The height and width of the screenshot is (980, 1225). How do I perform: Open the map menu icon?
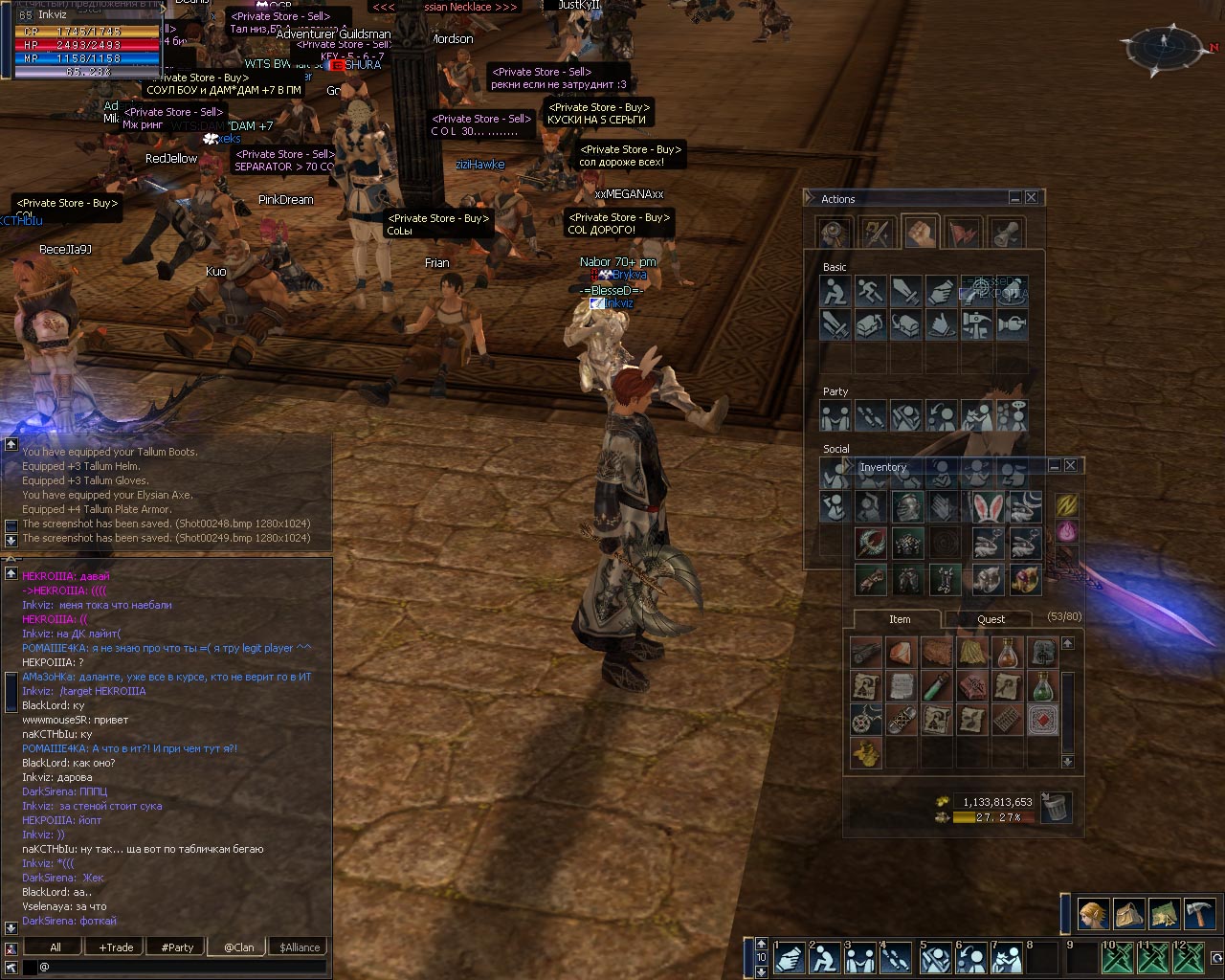[1165, 913]
